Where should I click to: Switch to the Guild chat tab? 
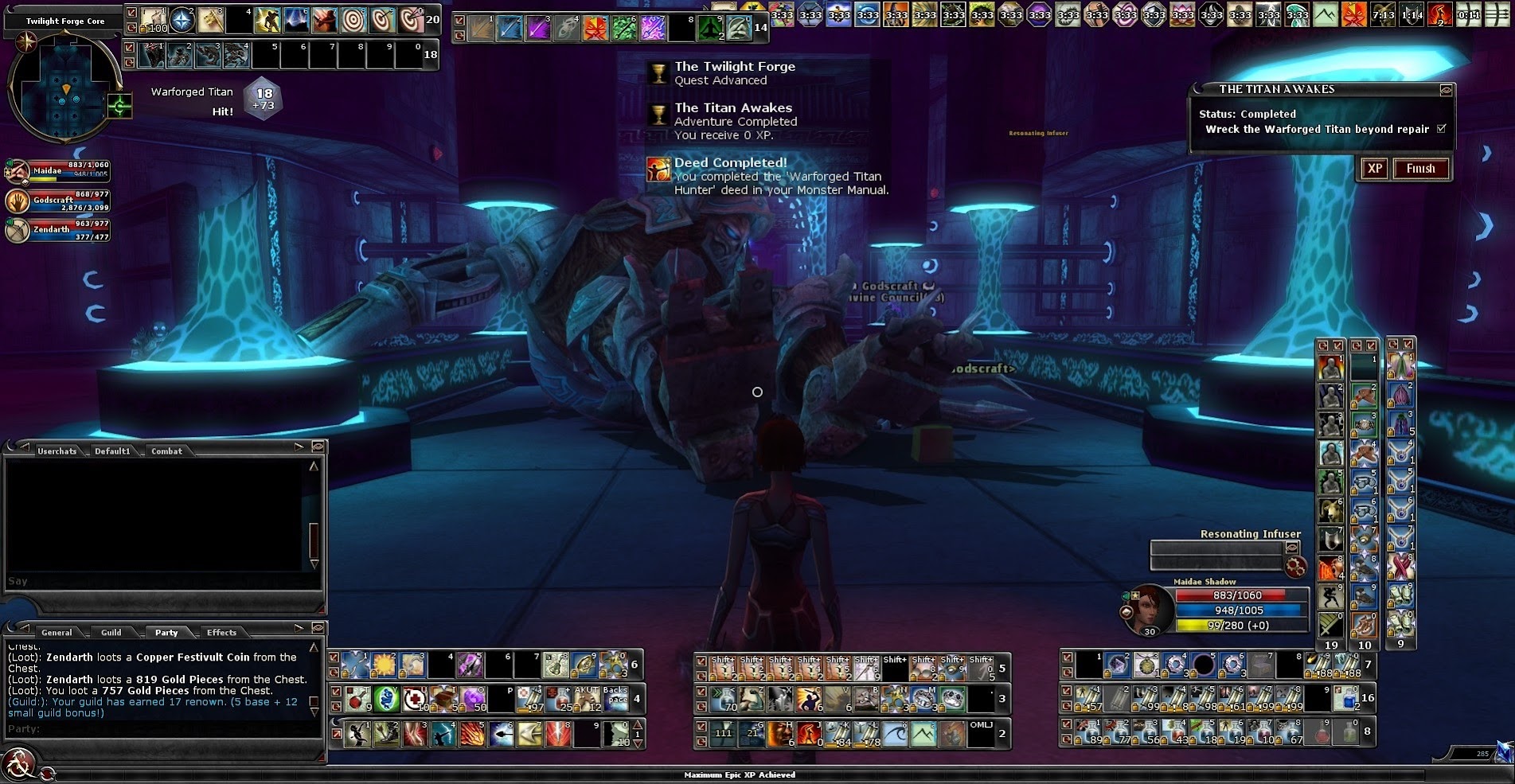[111, 633]
